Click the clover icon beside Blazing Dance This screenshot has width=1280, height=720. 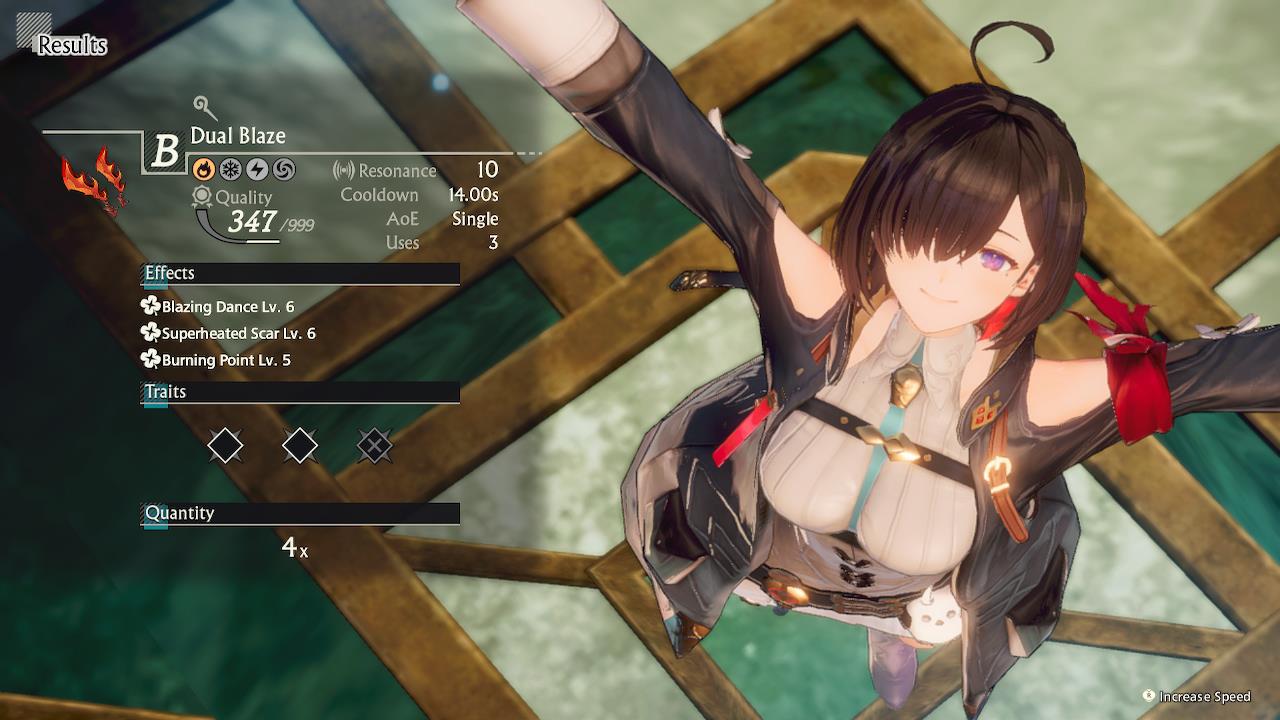click(x=152, y=307)
